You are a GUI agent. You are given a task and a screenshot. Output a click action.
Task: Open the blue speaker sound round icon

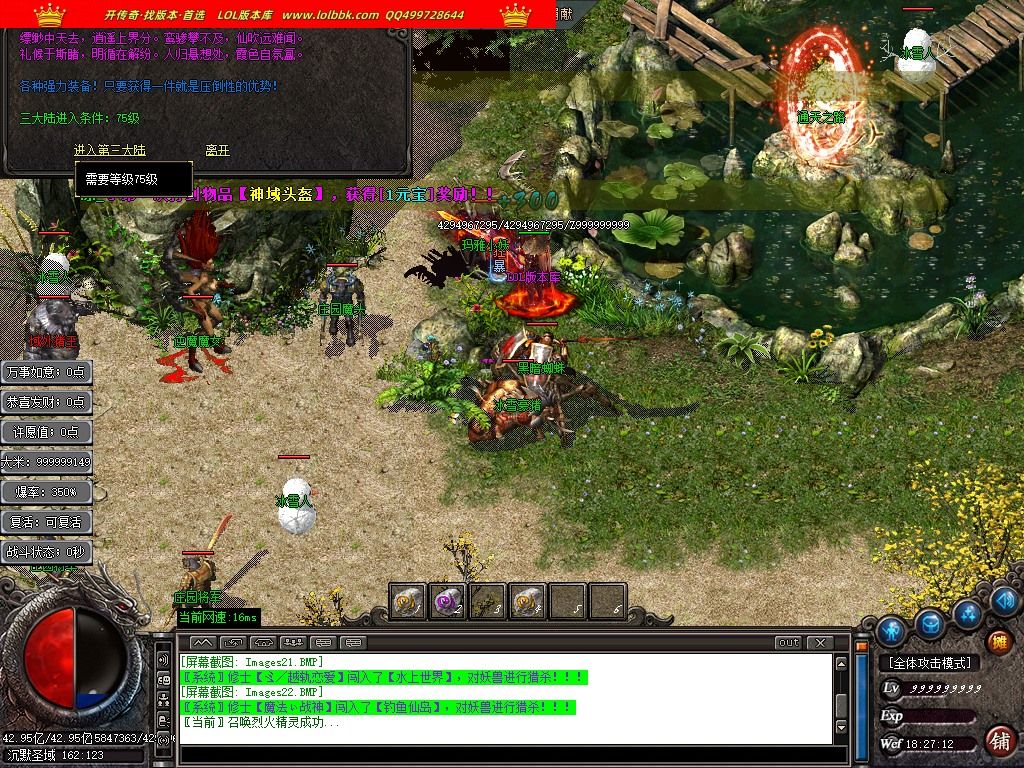(1006, 601)
